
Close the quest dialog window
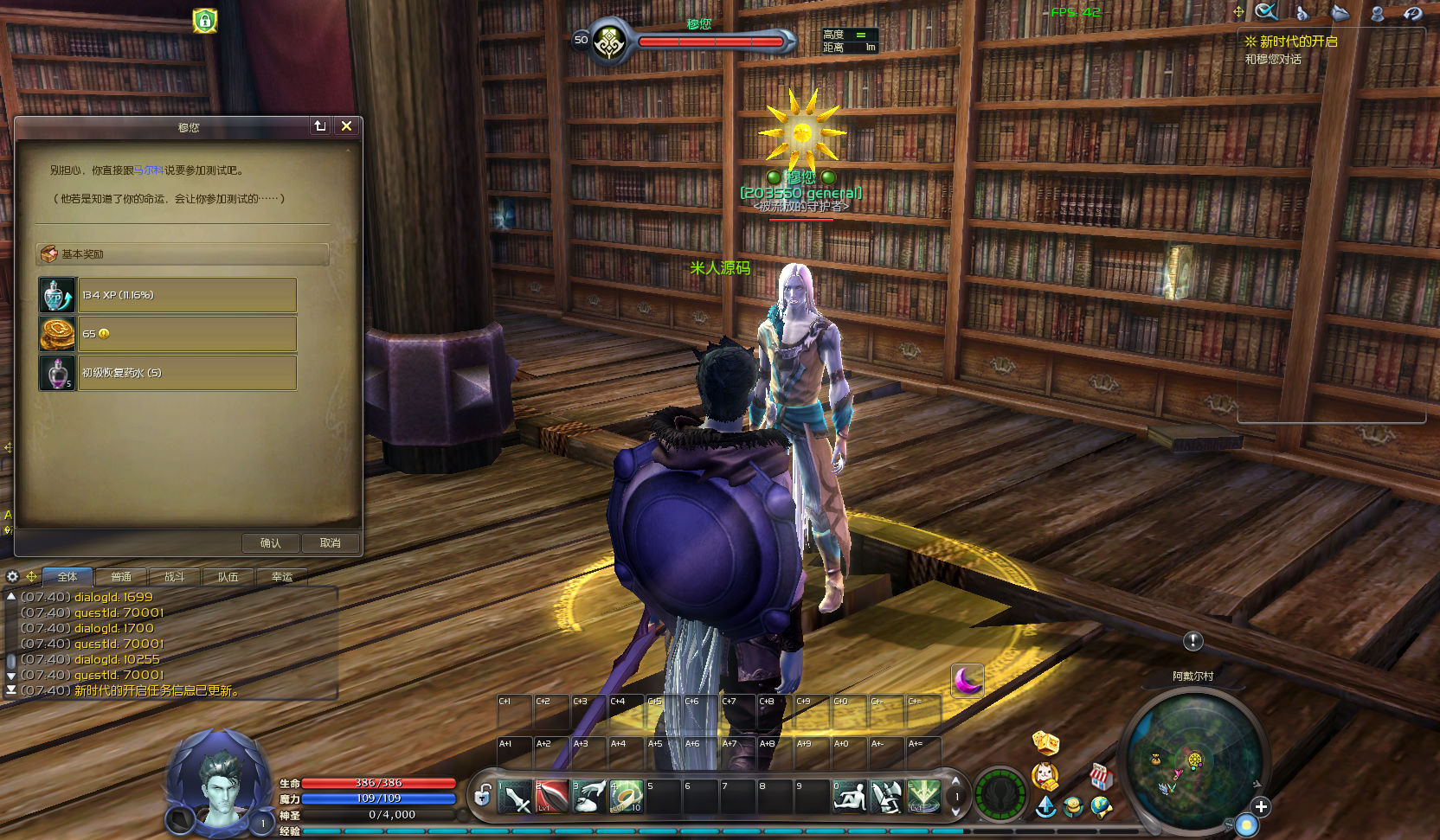pyautogui.click(x=346, y=126)
